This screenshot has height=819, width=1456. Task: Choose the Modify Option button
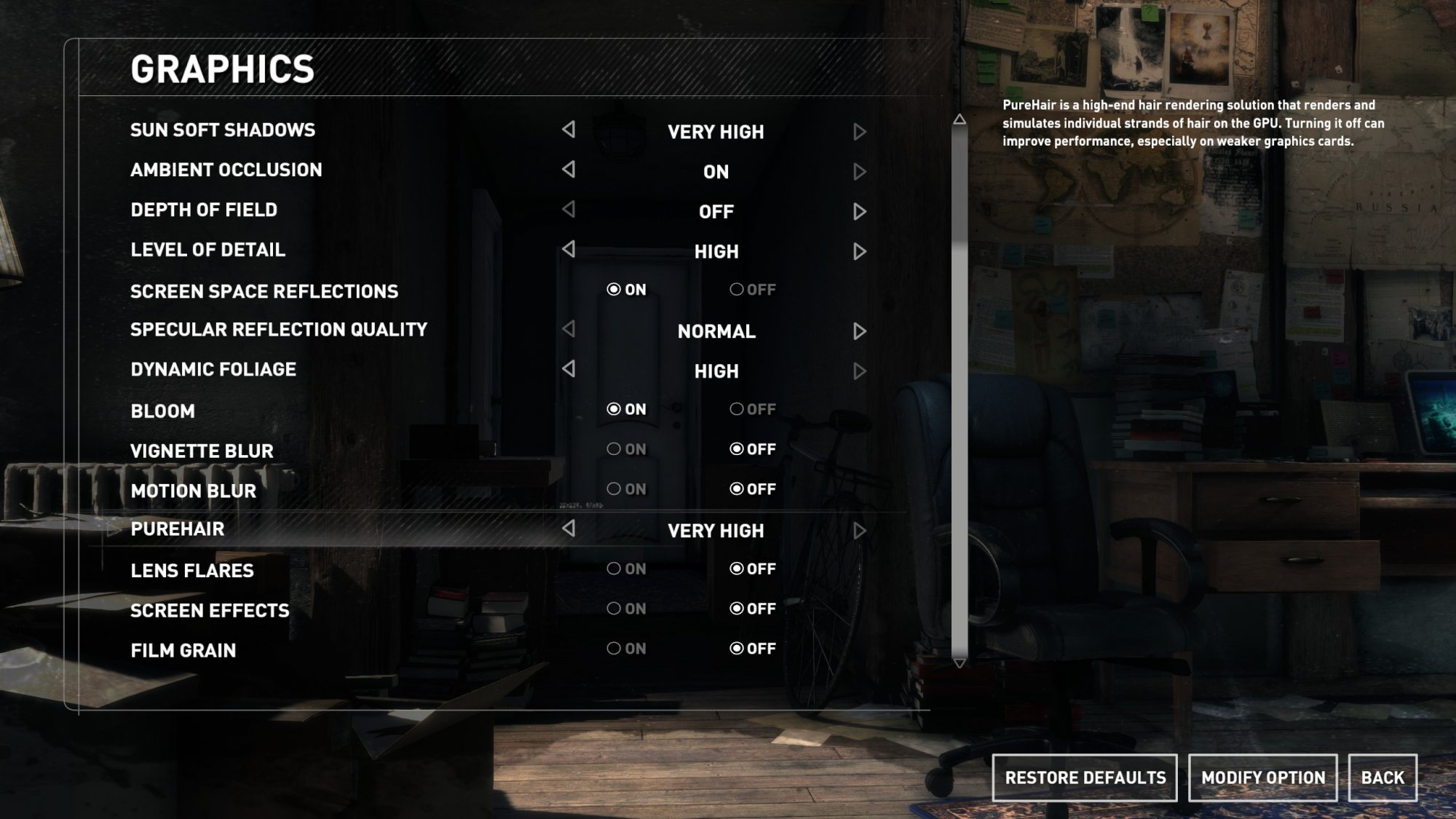[1262, 778]
